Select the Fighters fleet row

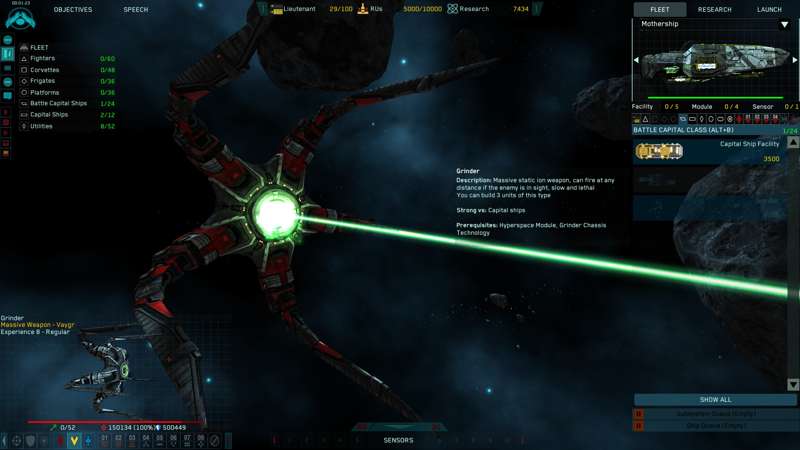[x=60, y=59]
